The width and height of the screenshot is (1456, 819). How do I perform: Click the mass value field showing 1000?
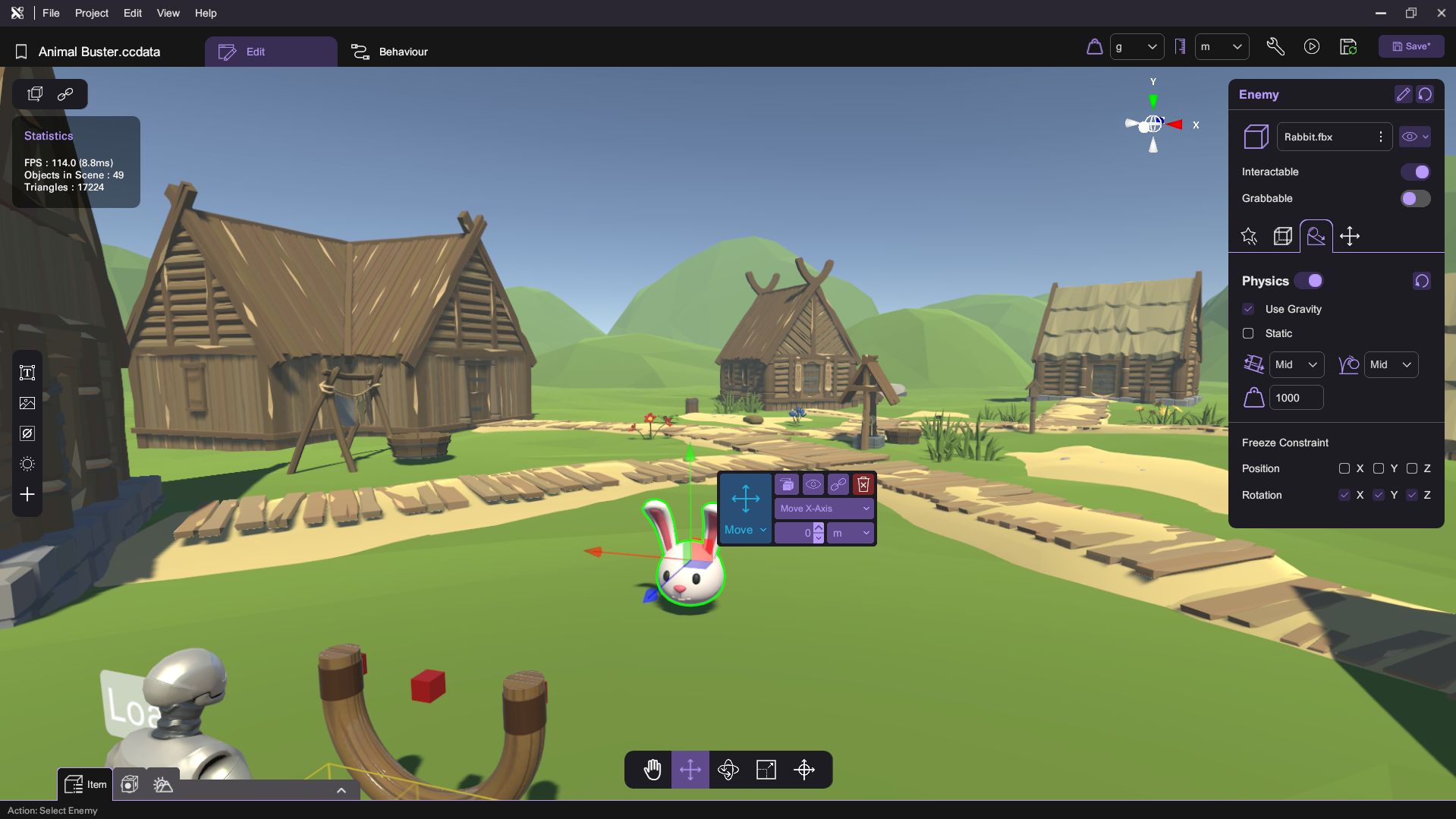tap(1295, 398)
